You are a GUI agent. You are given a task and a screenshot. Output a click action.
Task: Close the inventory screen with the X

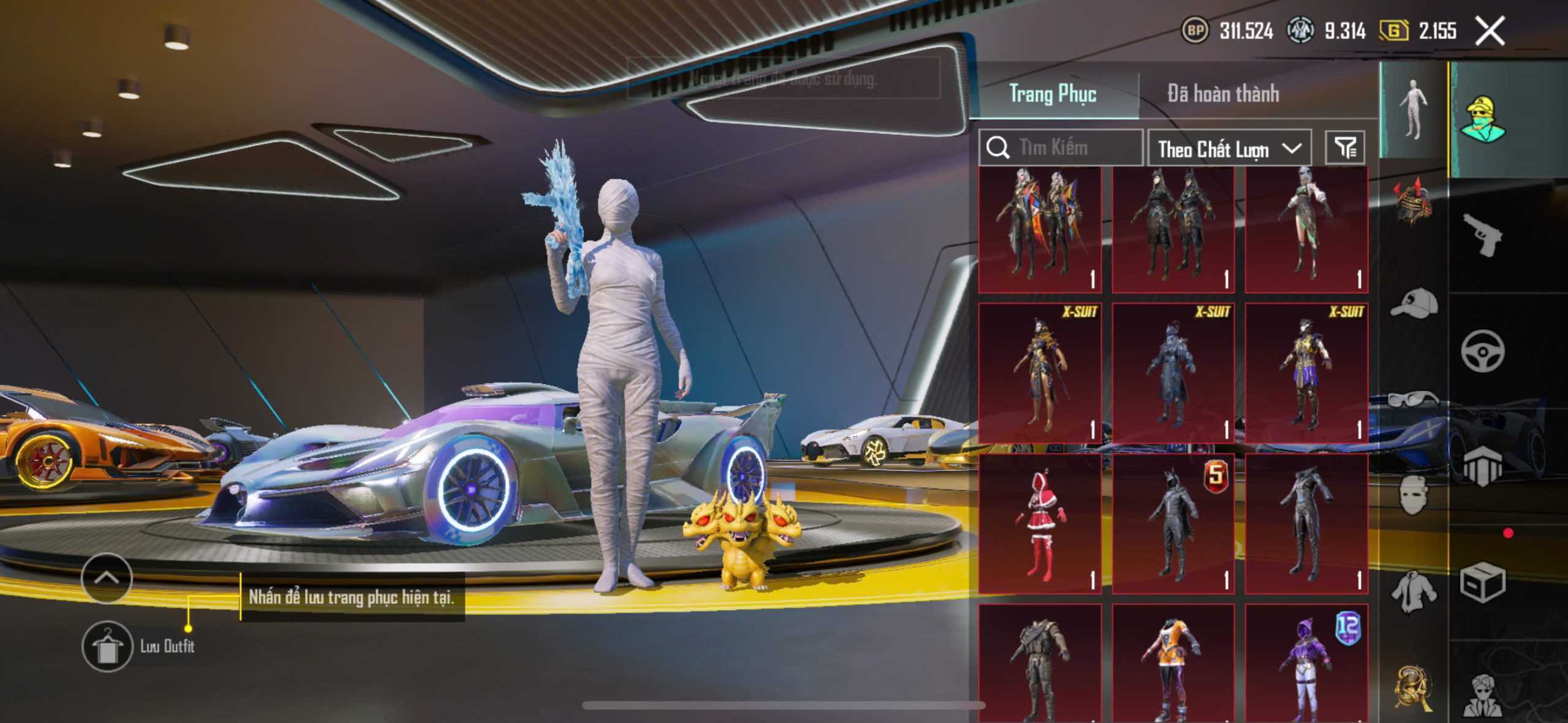click(x=1490, y=31)
